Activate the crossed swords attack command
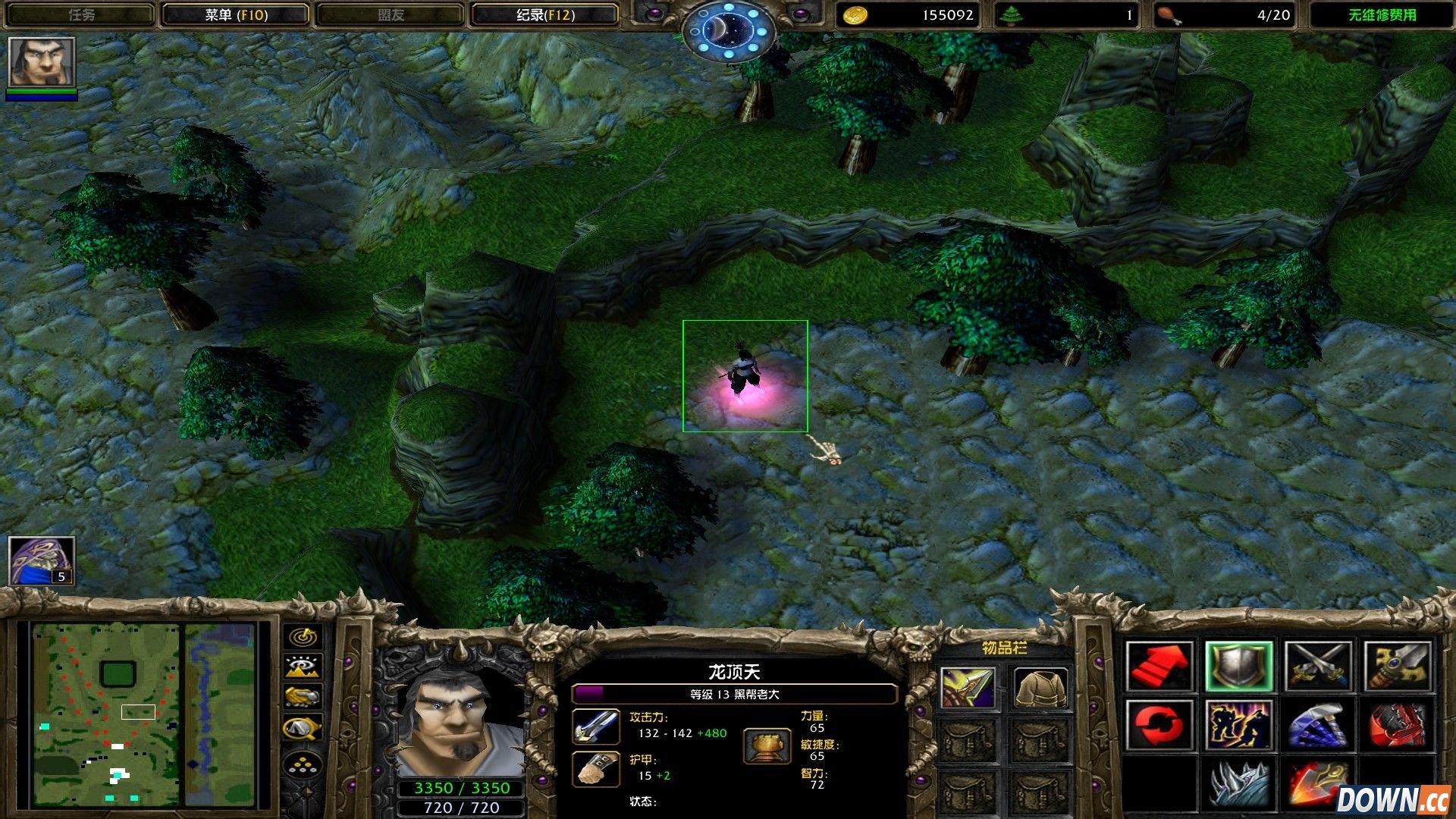This screenshot has height=819, width=1456. point(1318,667)
